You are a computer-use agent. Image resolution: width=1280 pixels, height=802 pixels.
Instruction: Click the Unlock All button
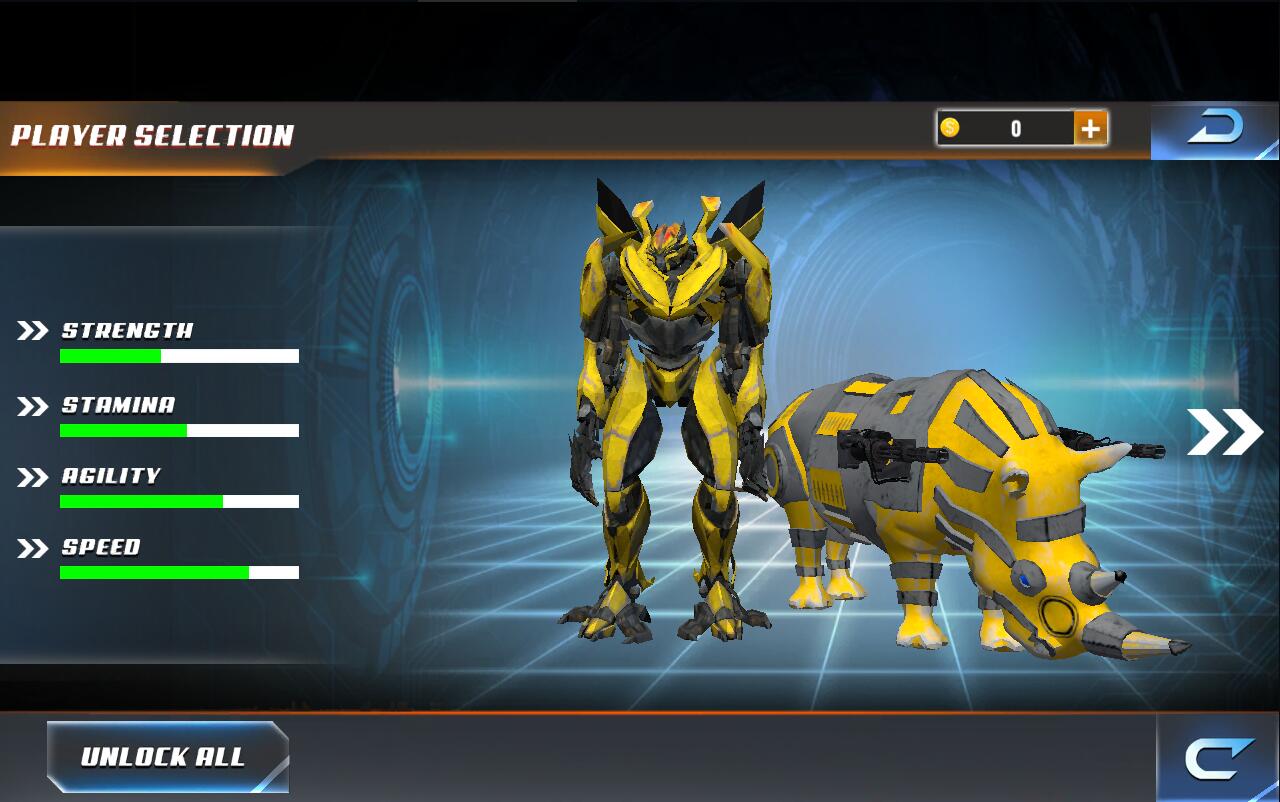(167, 757)
